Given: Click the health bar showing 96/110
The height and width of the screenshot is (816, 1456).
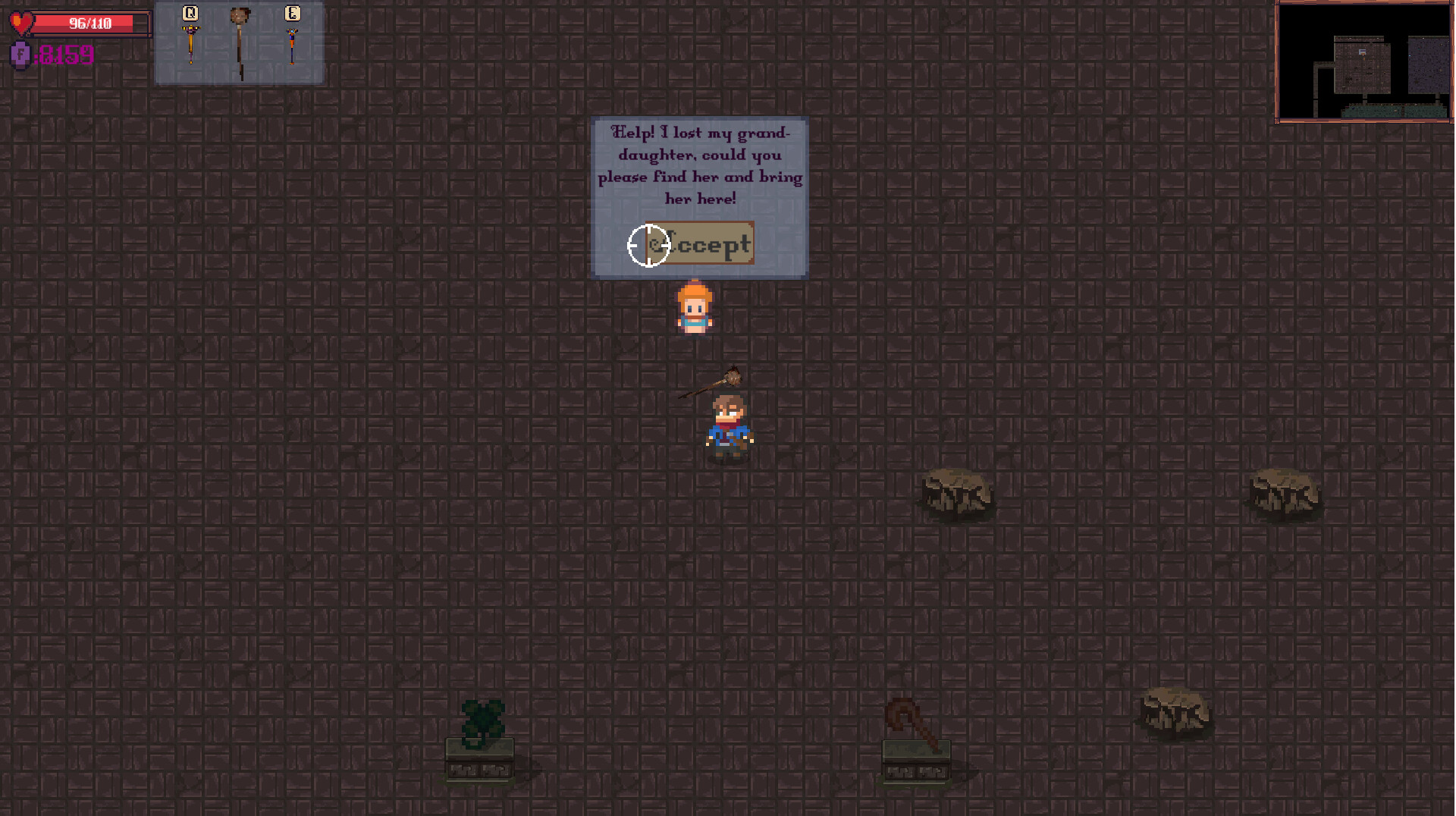Looking at the screenshot, I should click(91, 23).
